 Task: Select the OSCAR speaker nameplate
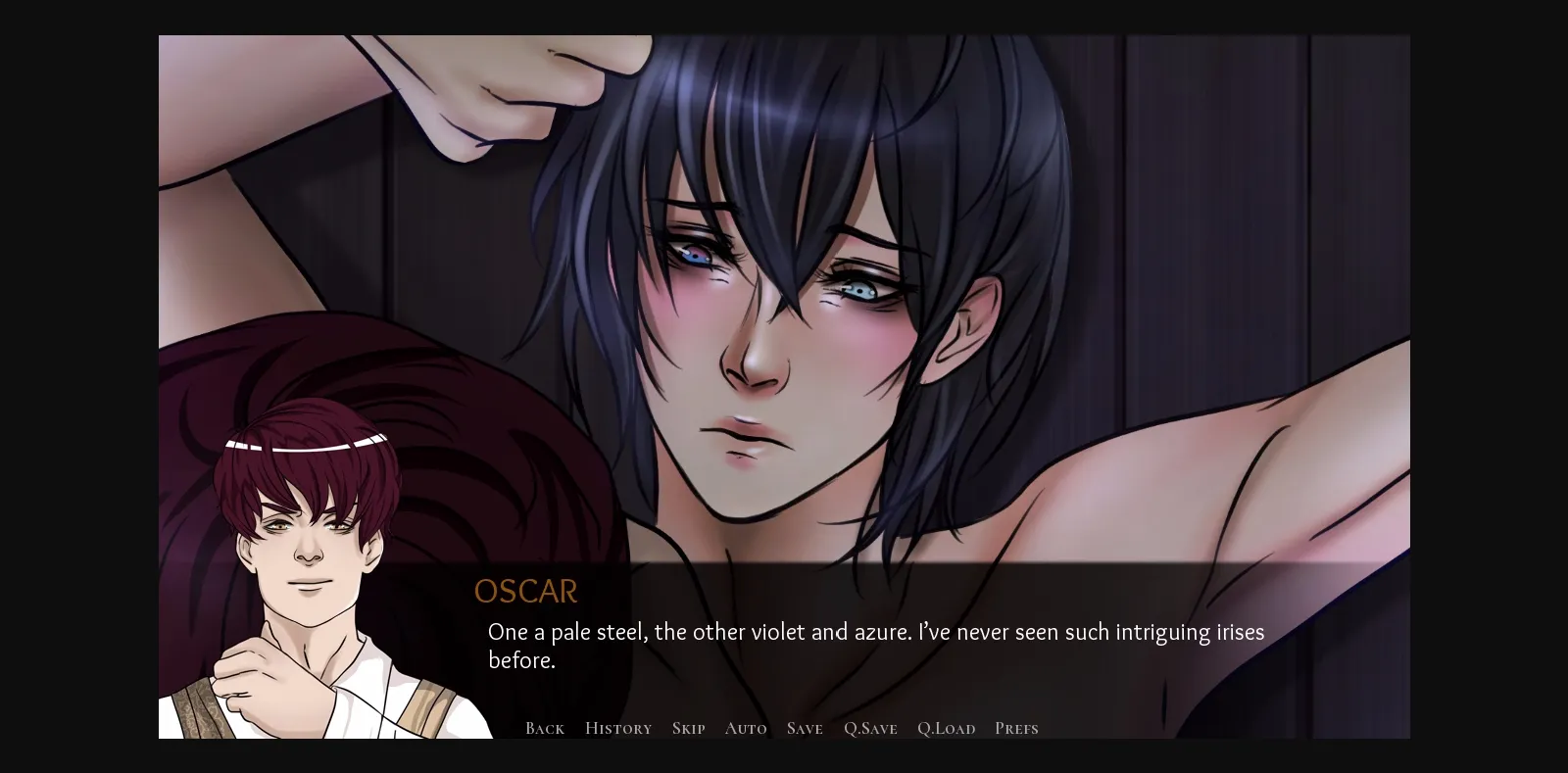[525, 591]
